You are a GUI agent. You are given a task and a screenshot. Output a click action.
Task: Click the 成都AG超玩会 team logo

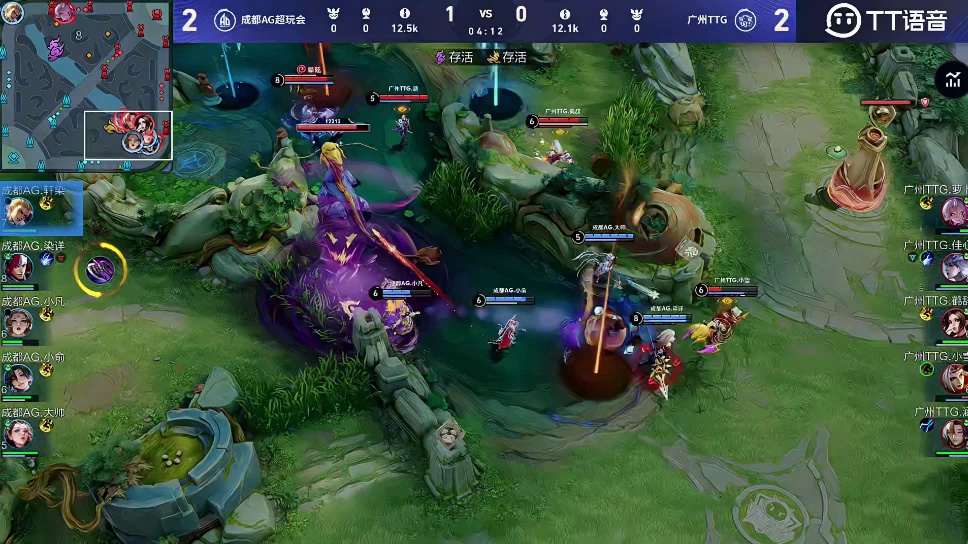point(225,20)
